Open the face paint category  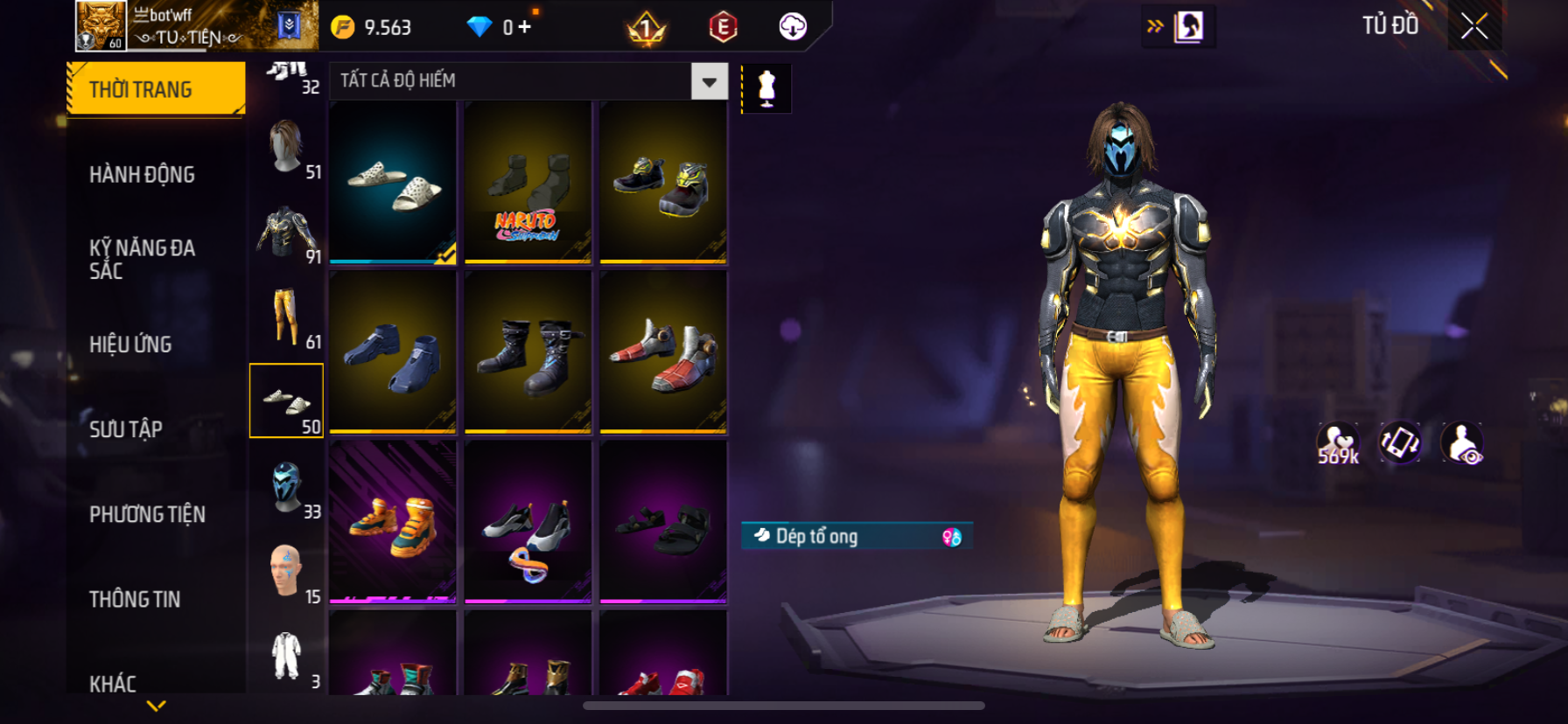click(x=286, y=571)
